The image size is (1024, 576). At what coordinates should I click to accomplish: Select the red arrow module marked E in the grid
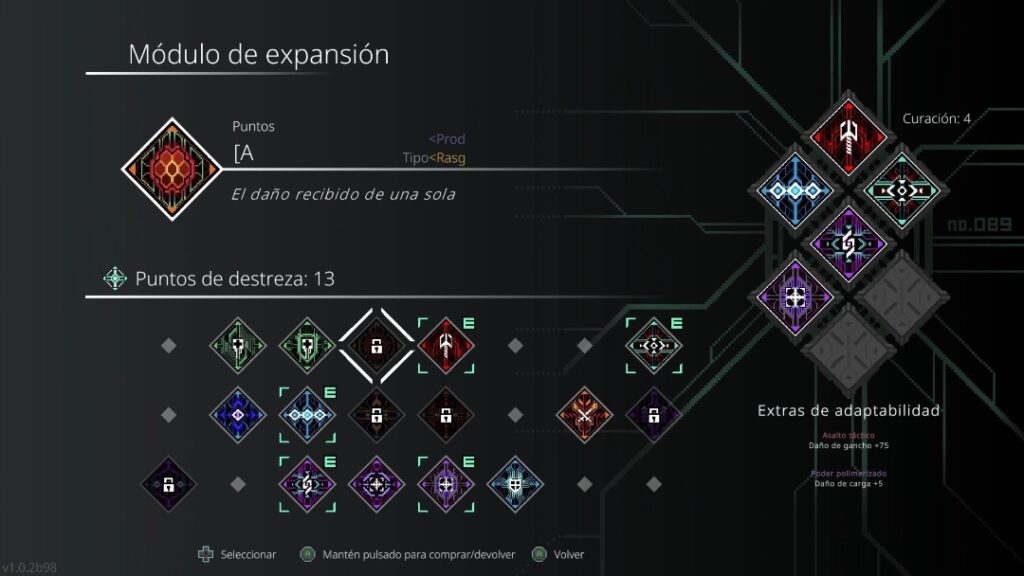(x=446, y=346)
